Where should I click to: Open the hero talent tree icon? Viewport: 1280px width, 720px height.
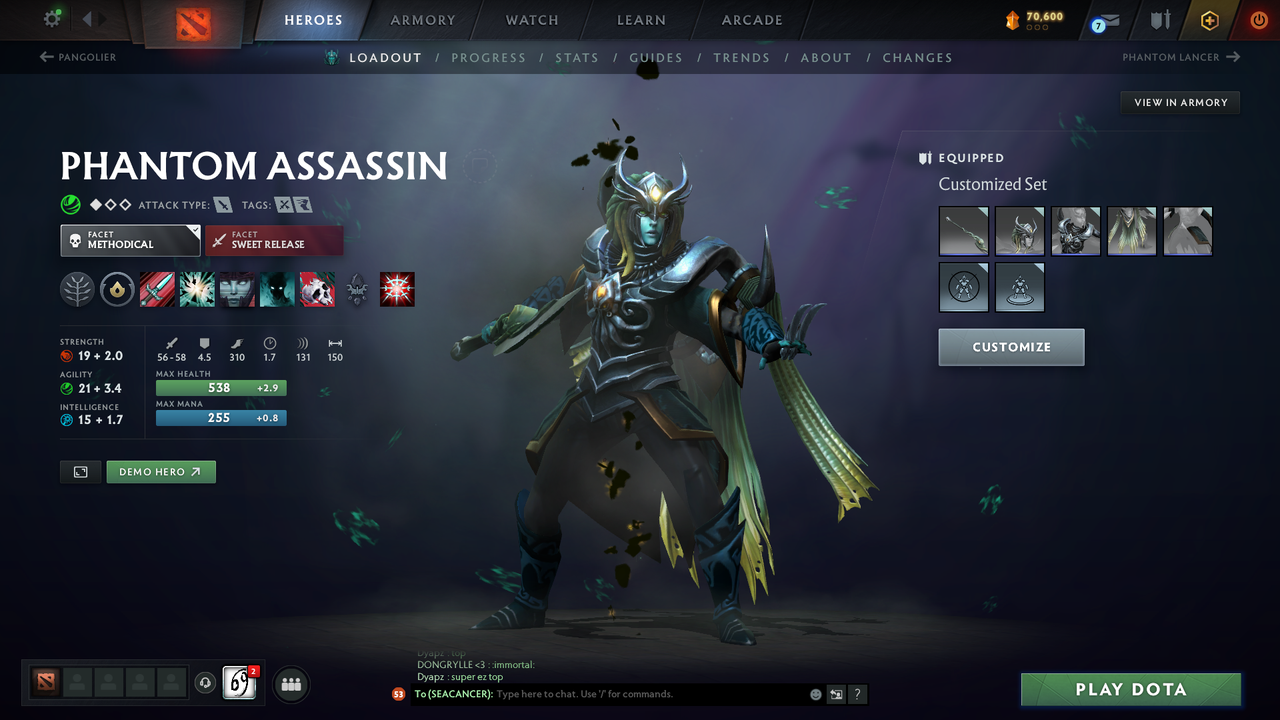tap(77, 289)
